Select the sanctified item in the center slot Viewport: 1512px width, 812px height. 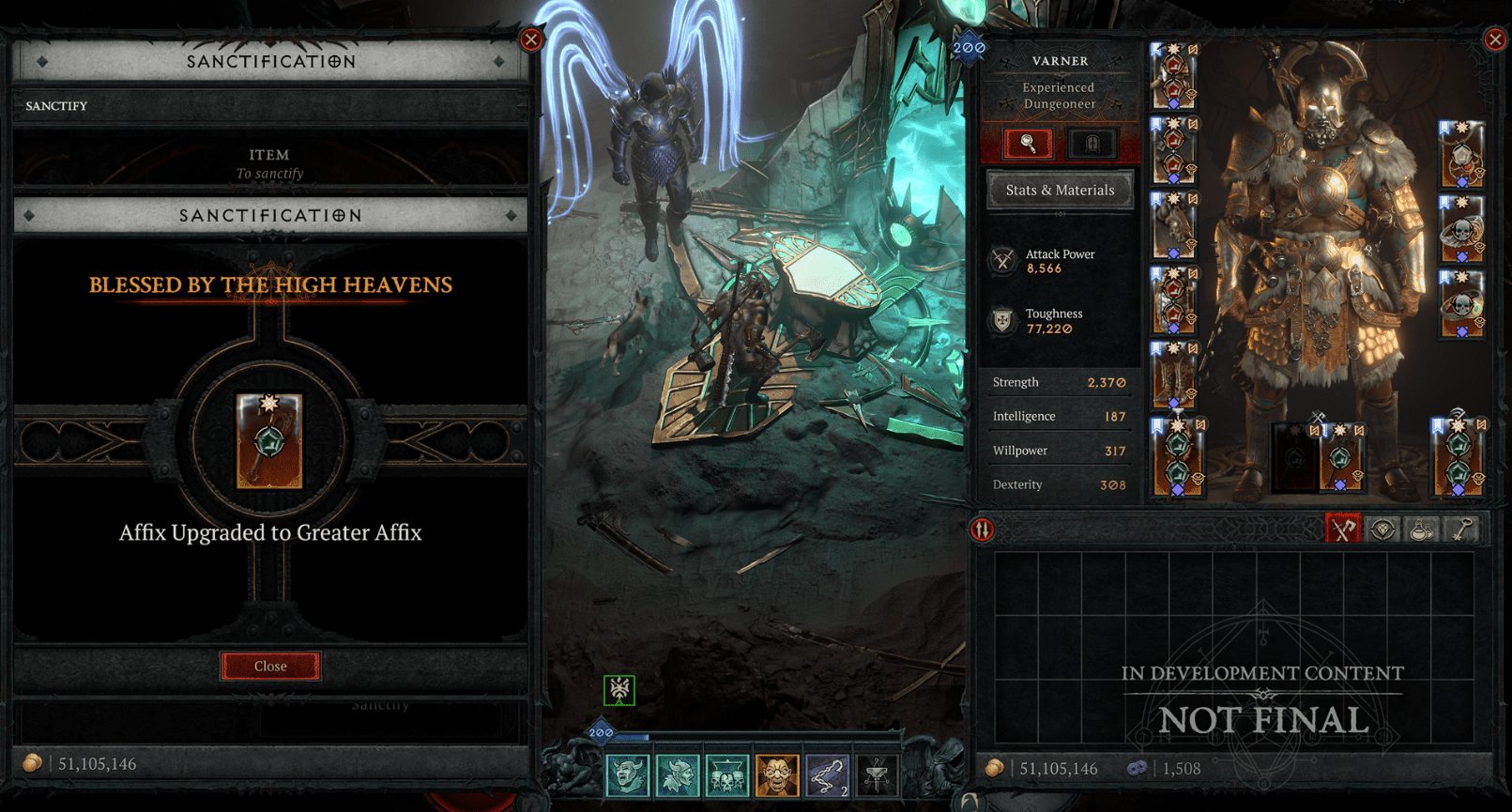pyautogui.click(x=269, y=441)
